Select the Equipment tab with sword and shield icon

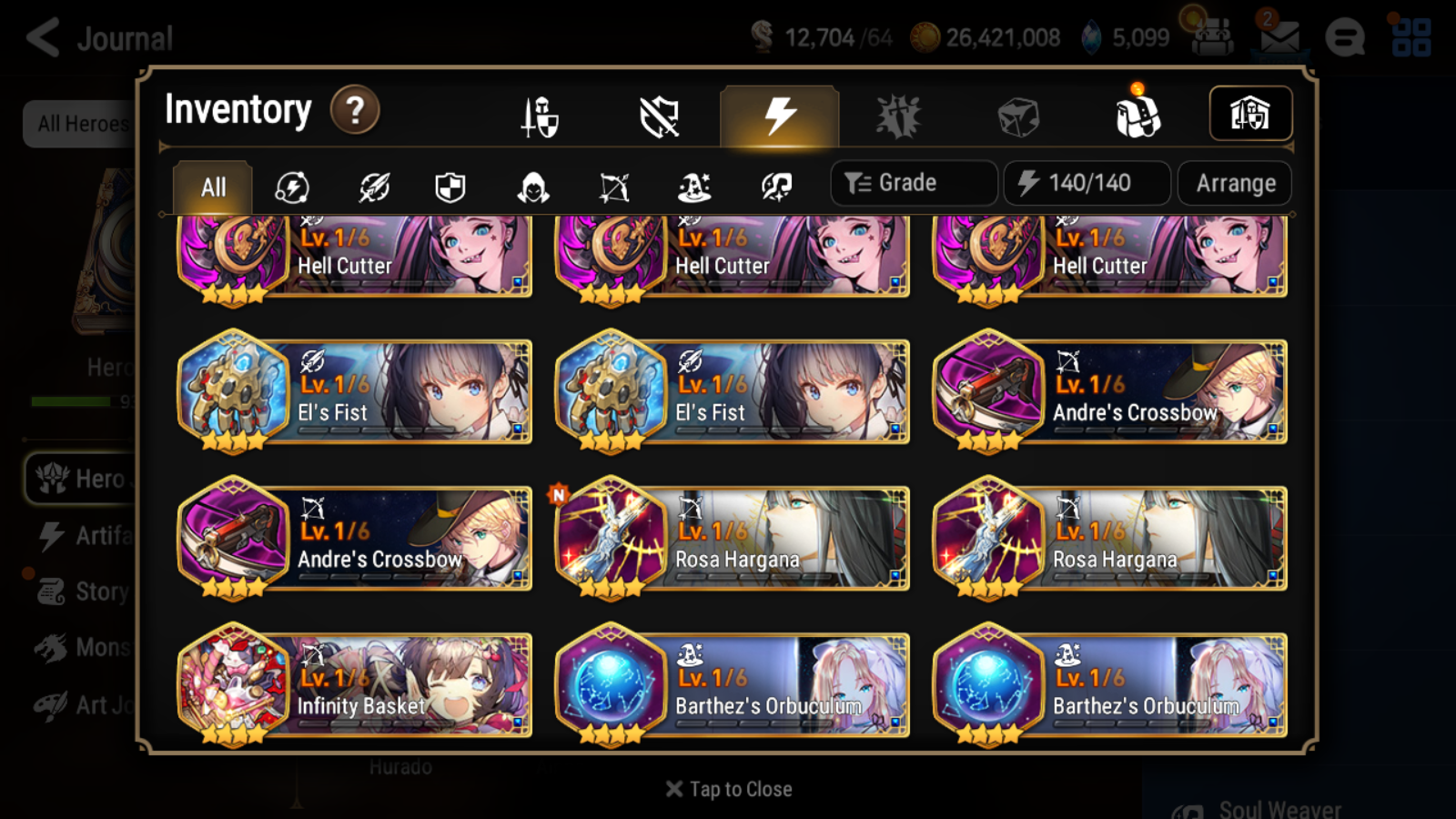click(x=539, y=116)
